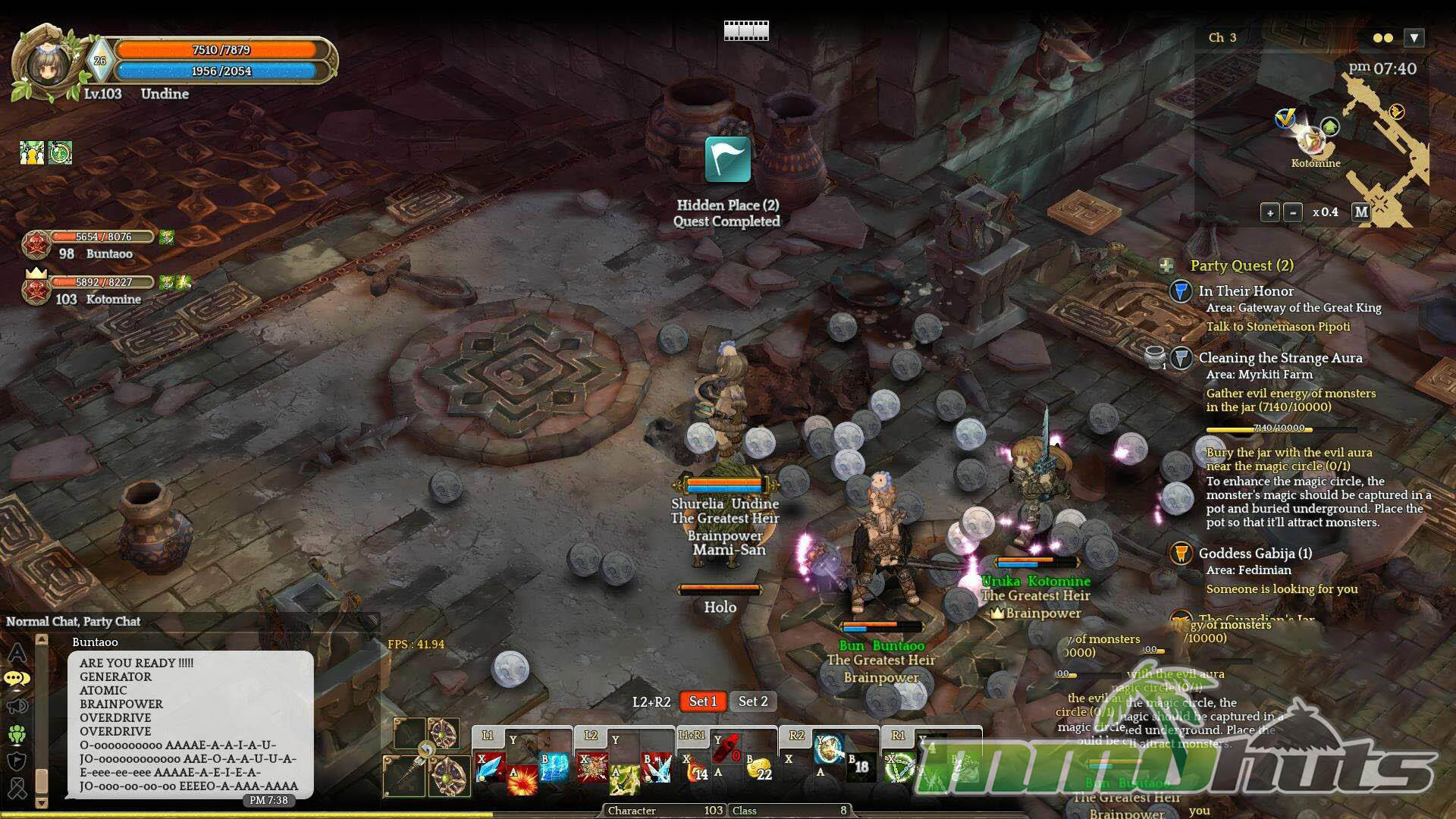Select the In Their Honor quest
The height and width of the screenshot is (819, 1456).
(1246, 291)
